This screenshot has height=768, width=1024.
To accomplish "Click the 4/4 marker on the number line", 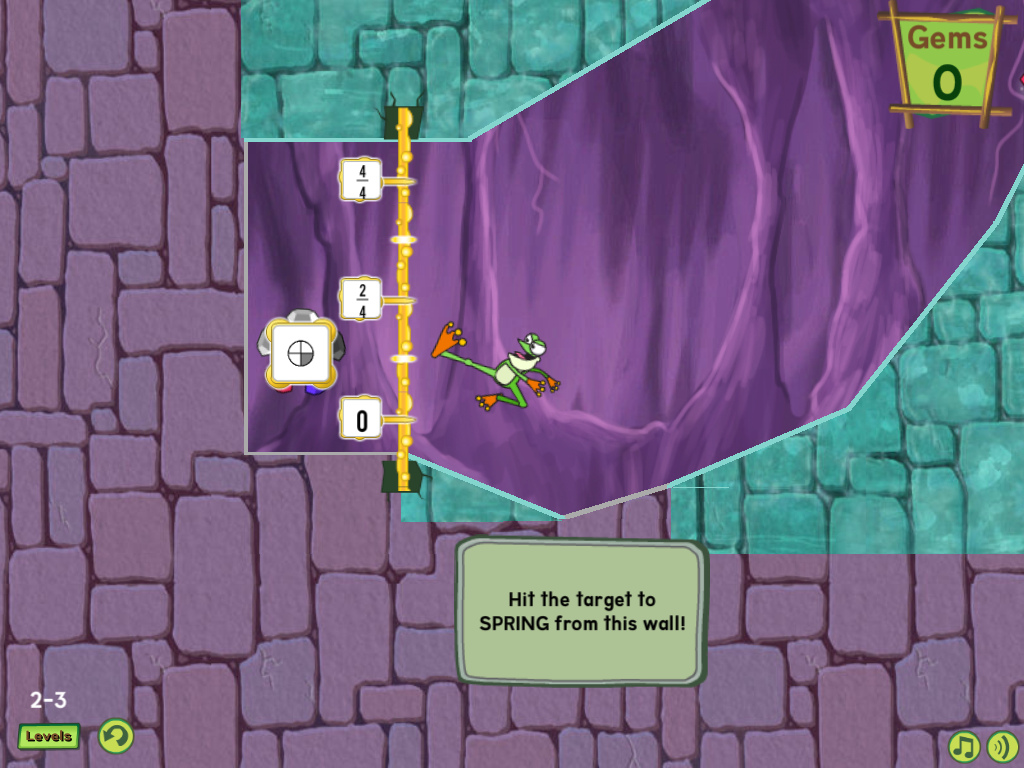I will (362, 180).
